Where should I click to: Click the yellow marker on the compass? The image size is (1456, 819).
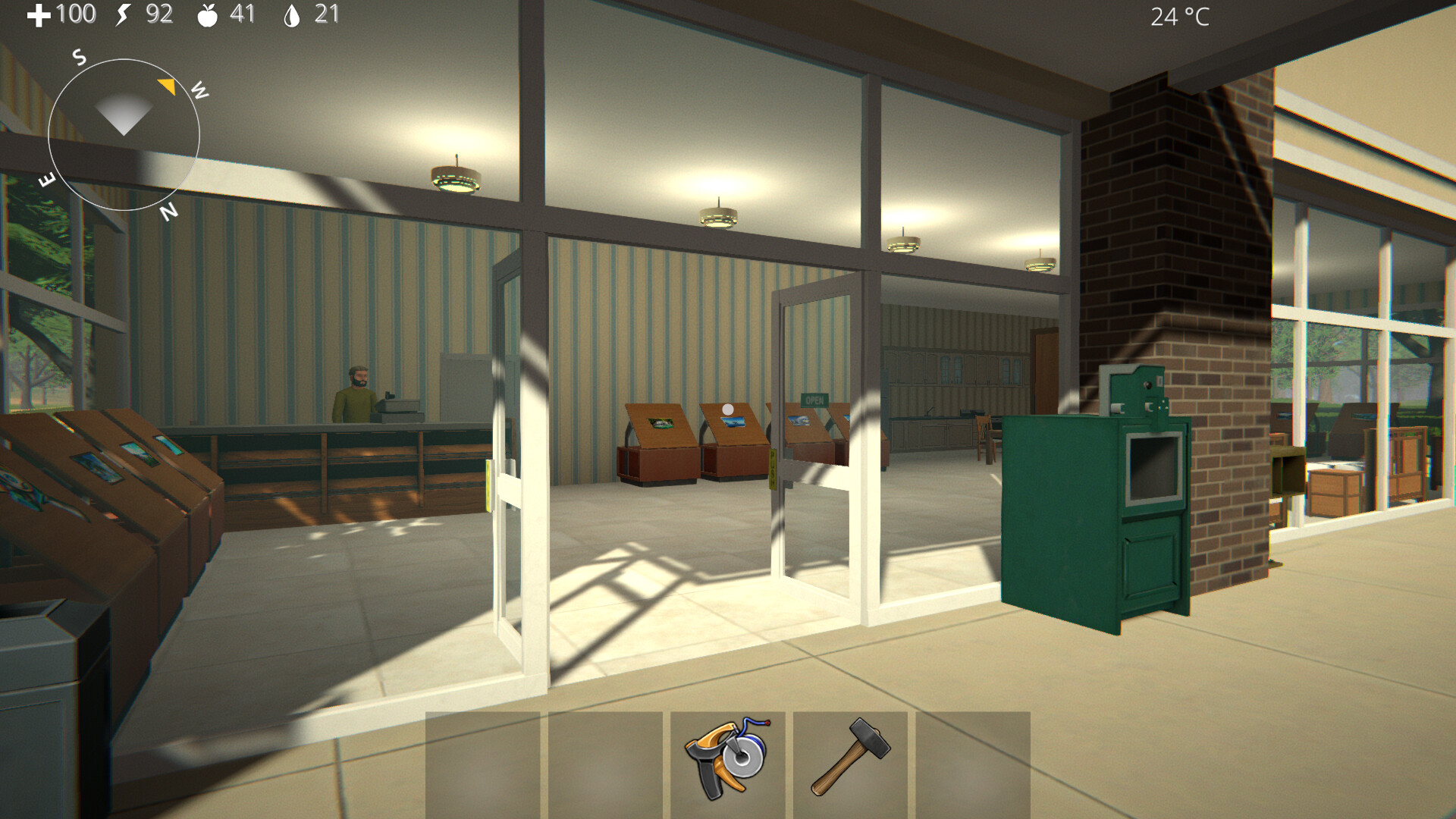[x=168, y=86]
